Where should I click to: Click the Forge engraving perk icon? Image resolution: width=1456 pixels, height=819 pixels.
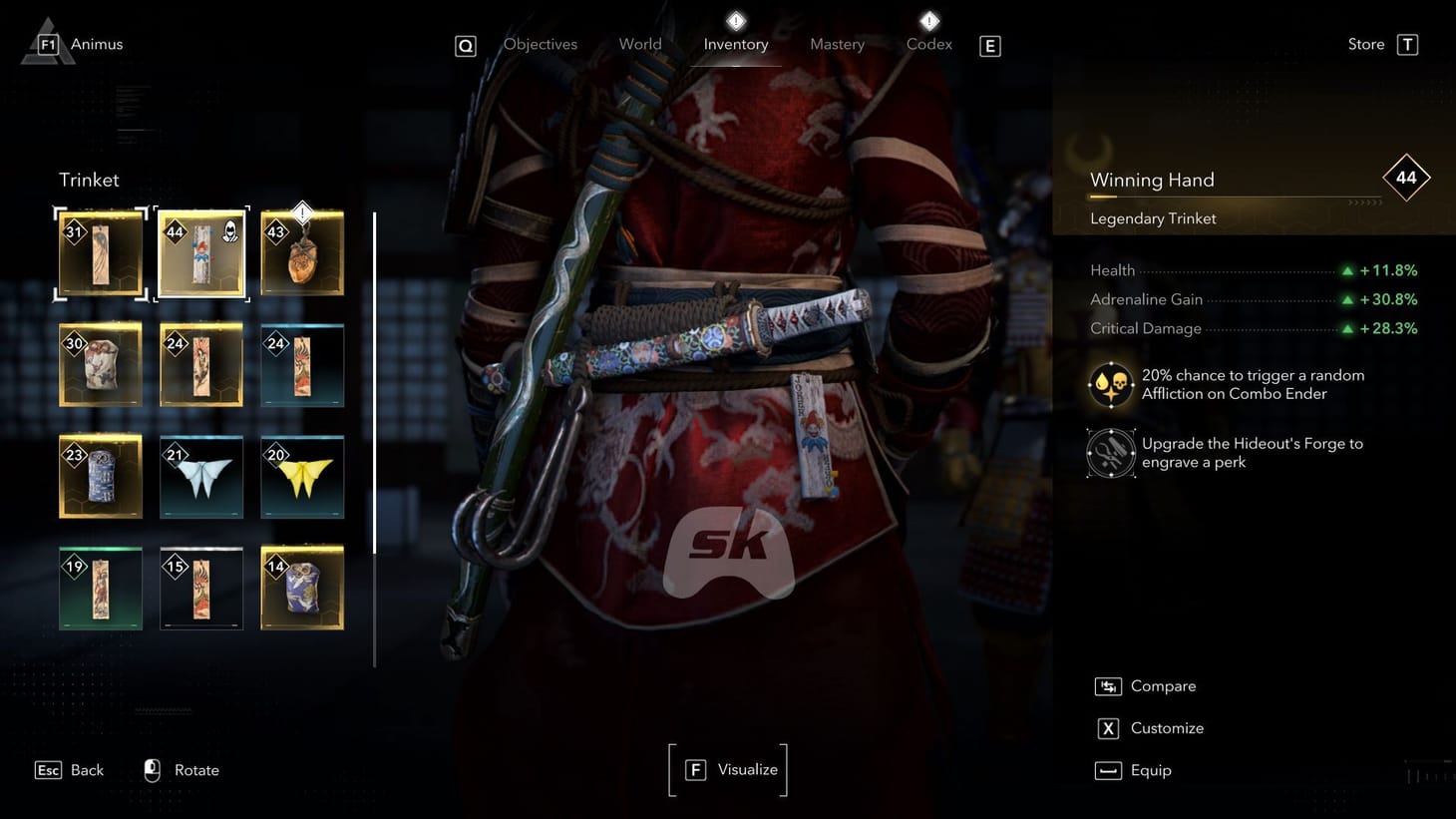tap(1110, 452)
